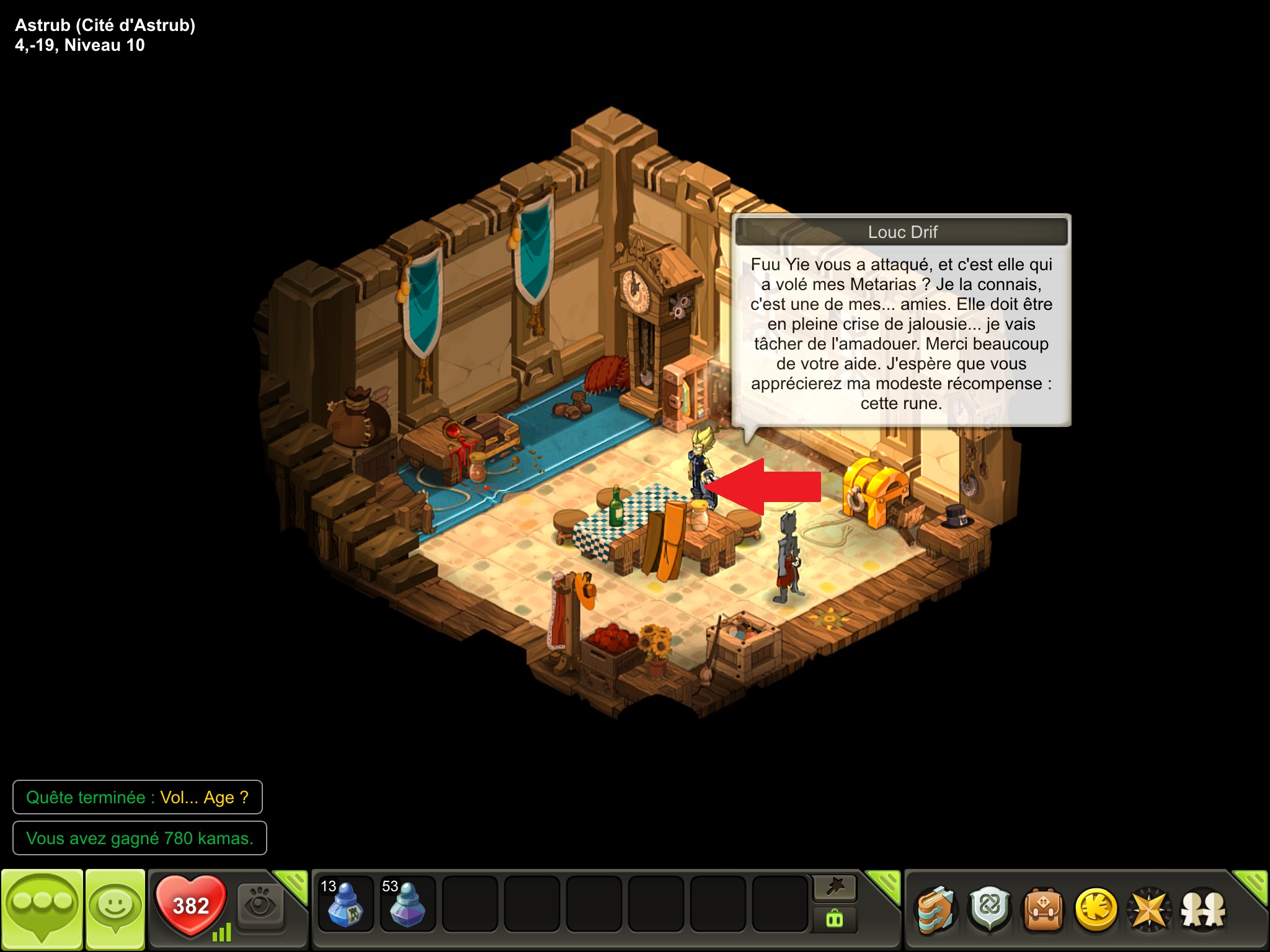Viewport: 1270px width, 952px height.
Task: Open the gold kama coin shop
Action: (1096, 910)
